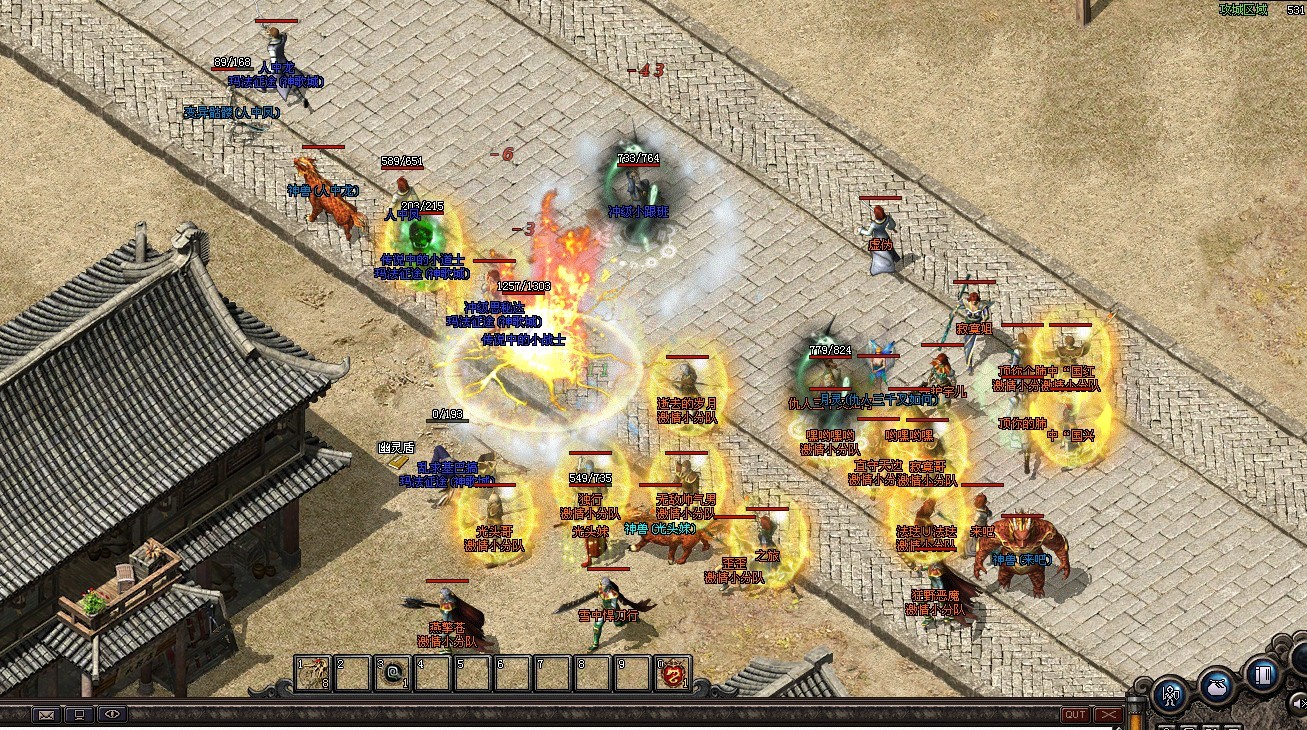
Task: Click the mail envelope icon
Action: [47, 714]
